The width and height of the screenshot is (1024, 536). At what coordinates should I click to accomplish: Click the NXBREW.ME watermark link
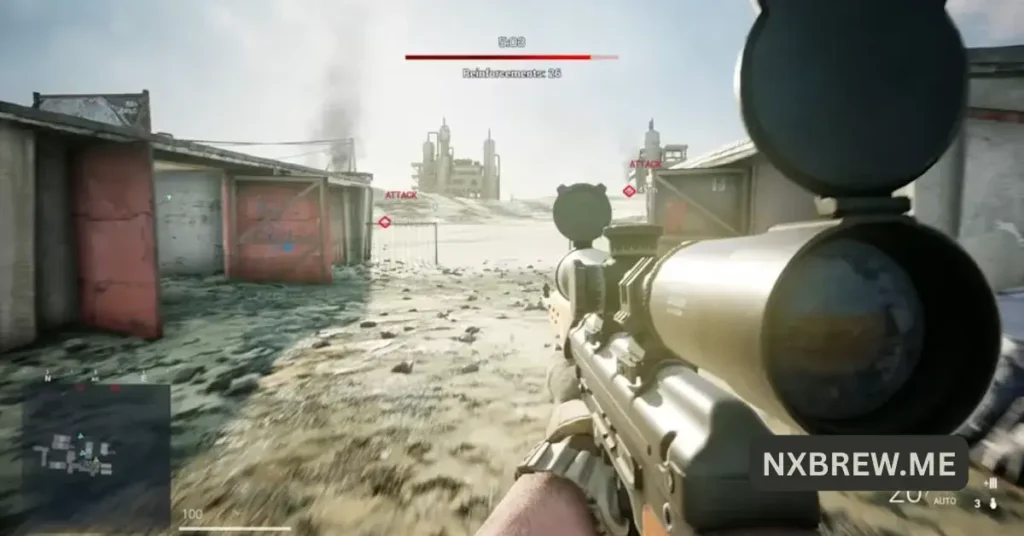click(858, 463)
